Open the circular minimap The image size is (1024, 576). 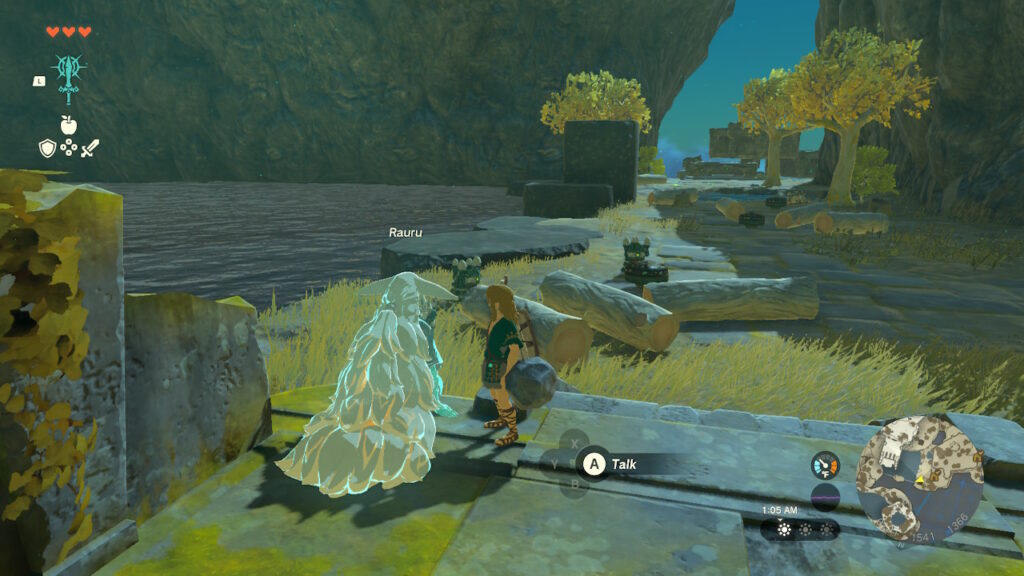pyautogui.click(x=920, y=478)
